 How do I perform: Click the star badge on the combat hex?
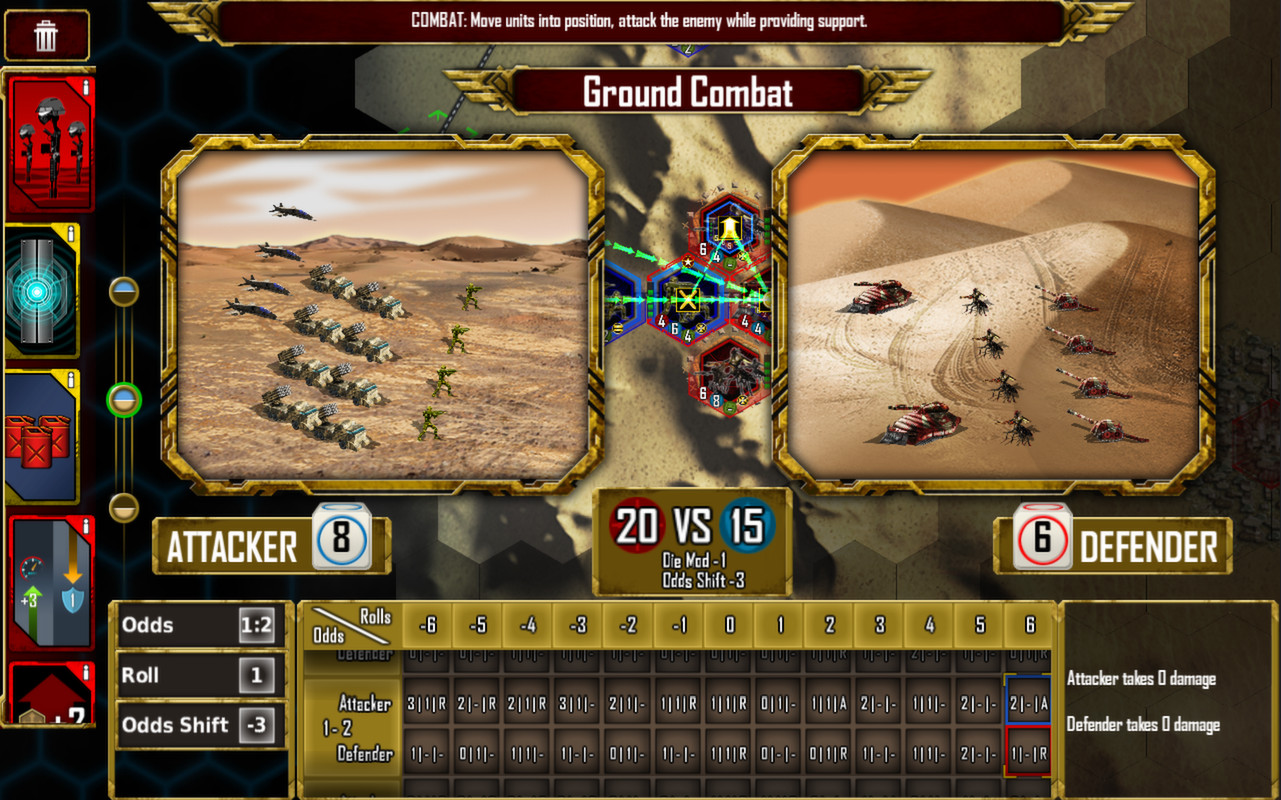tap(688, 262)
